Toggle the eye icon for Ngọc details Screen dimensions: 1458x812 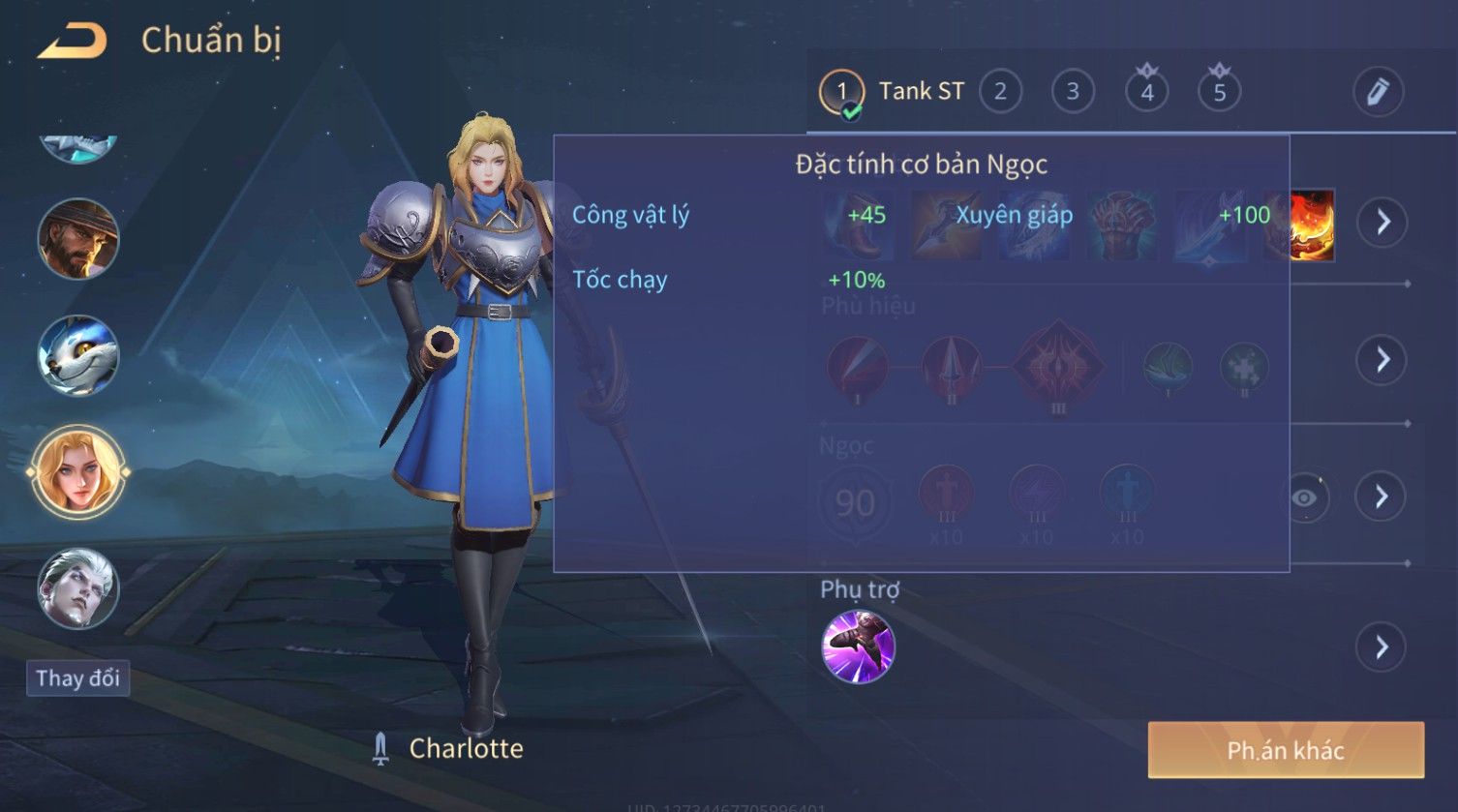pos(1305,497)
